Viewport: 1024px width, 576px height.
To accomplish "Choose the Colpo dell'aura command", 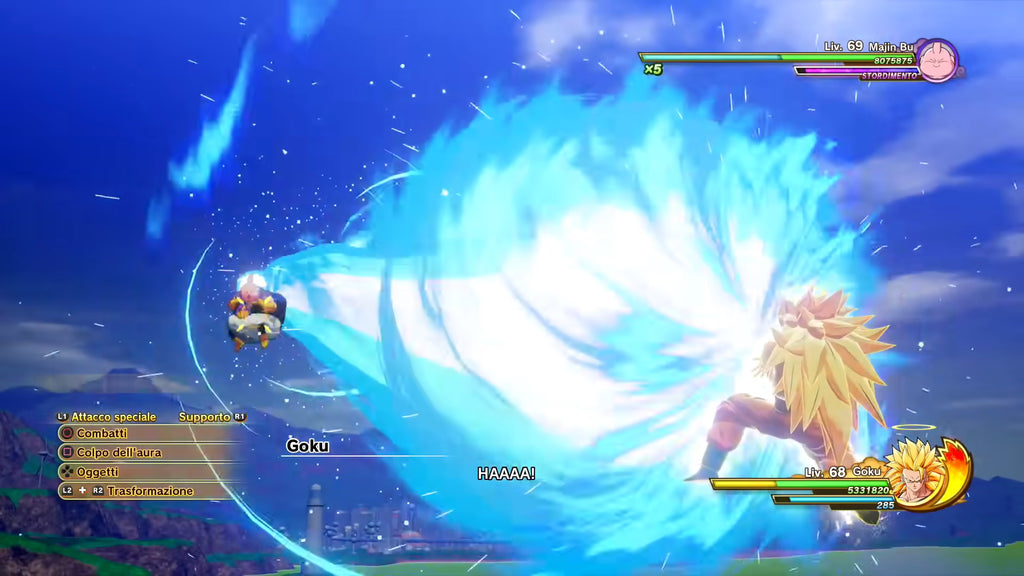I will 118,452.
